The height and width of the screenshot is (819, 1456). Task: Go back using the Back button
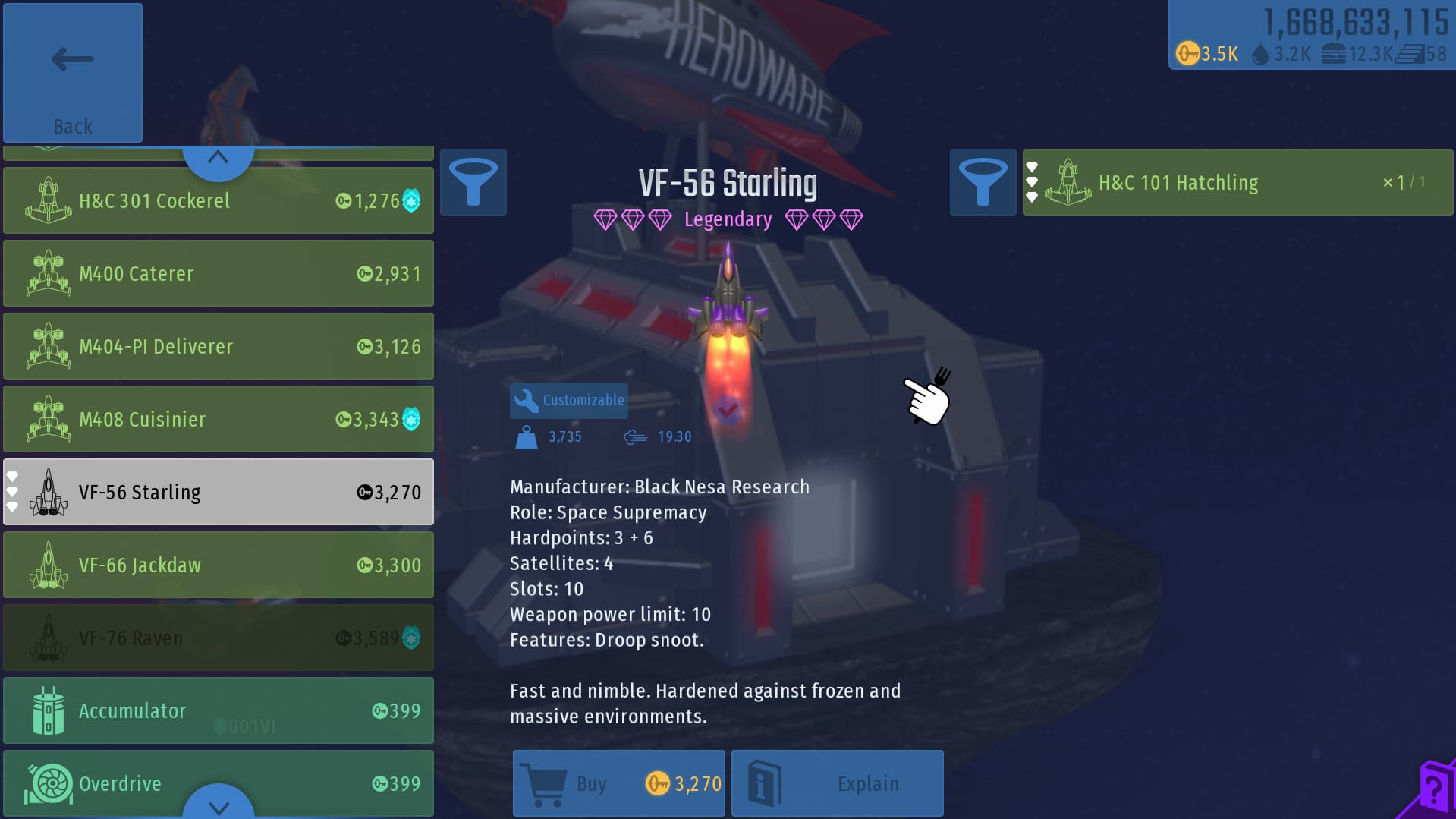click(x=73, y=73)
